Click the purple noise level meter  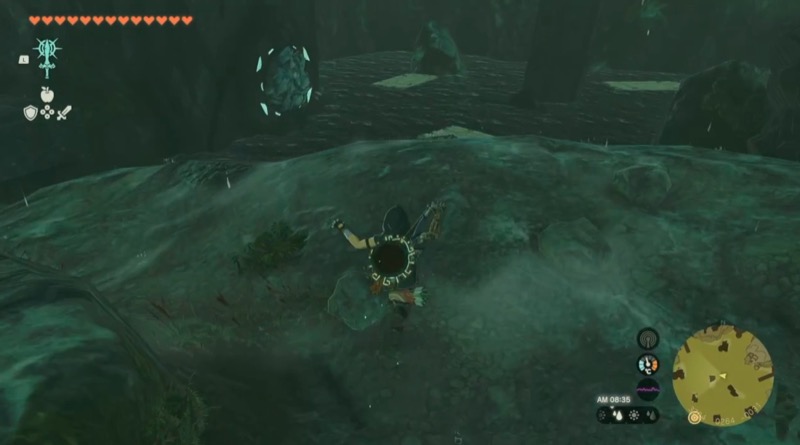[x=647, y=390]
